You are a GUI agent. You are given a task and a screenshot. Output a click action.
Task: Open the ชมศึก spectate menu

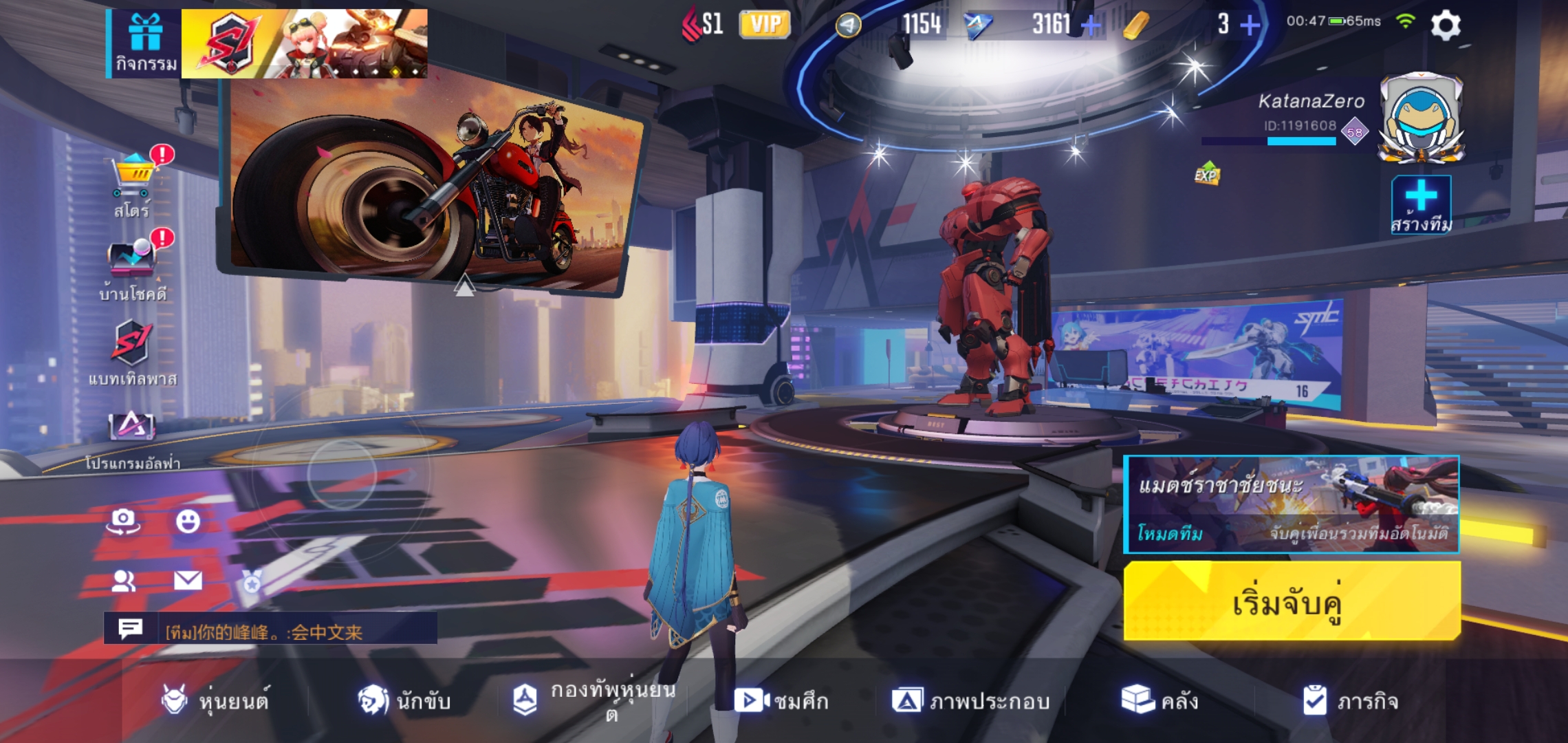781,701
